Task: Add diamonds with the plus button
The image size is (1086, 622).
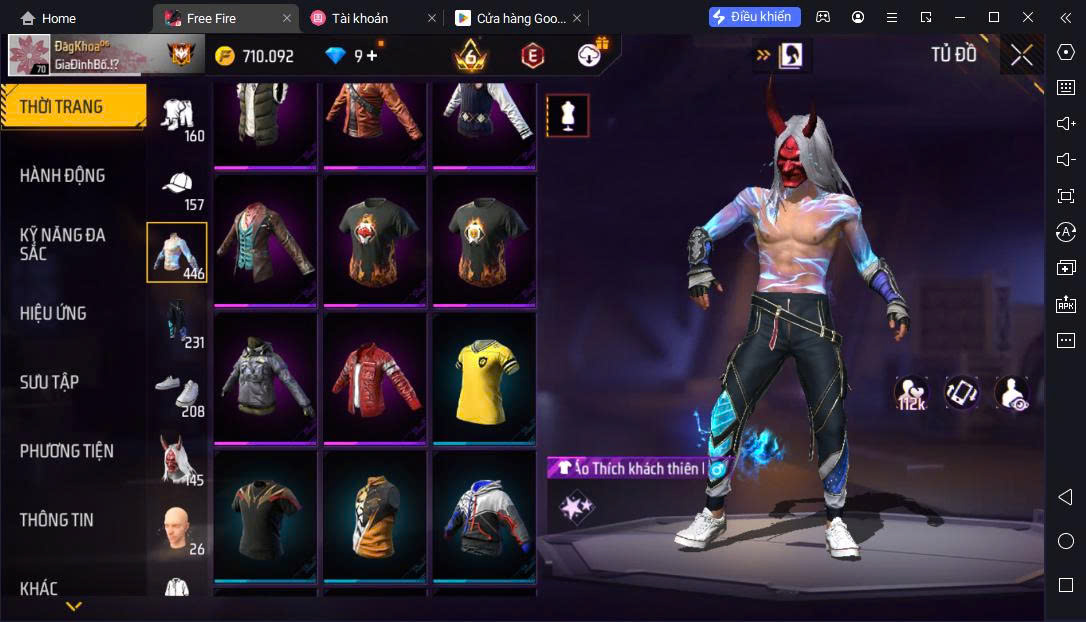Action: (x=373, y=56)
